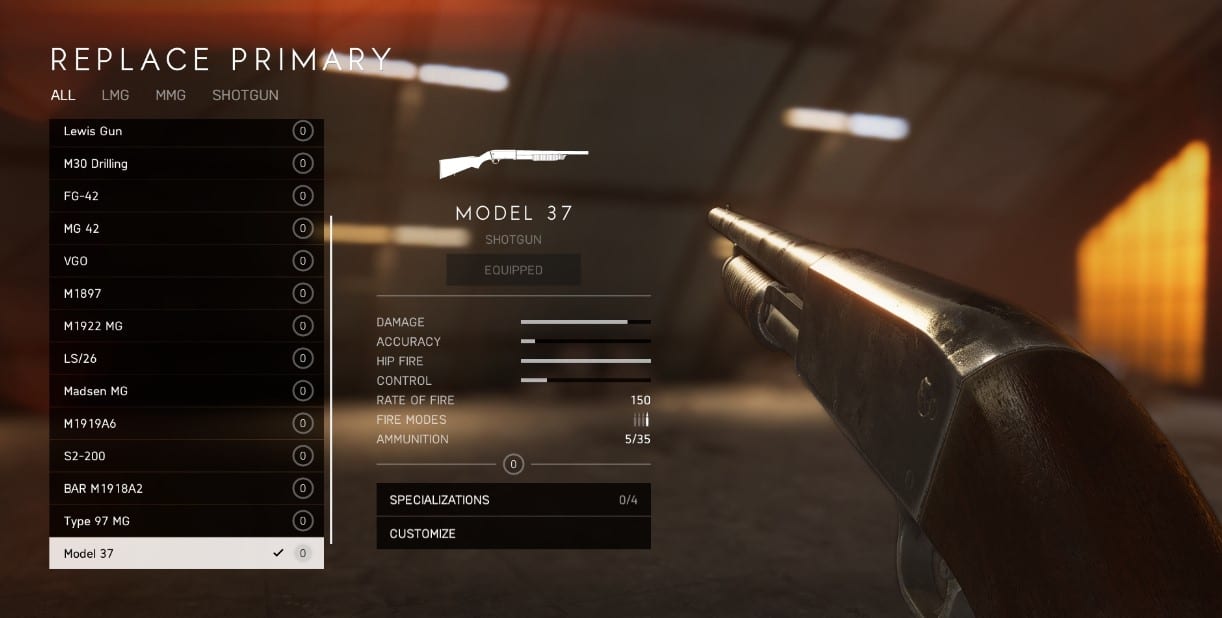Open the MMG weapon category tab
The width and height of the screenshot is (1222, 618).
(x=170, y=95)
